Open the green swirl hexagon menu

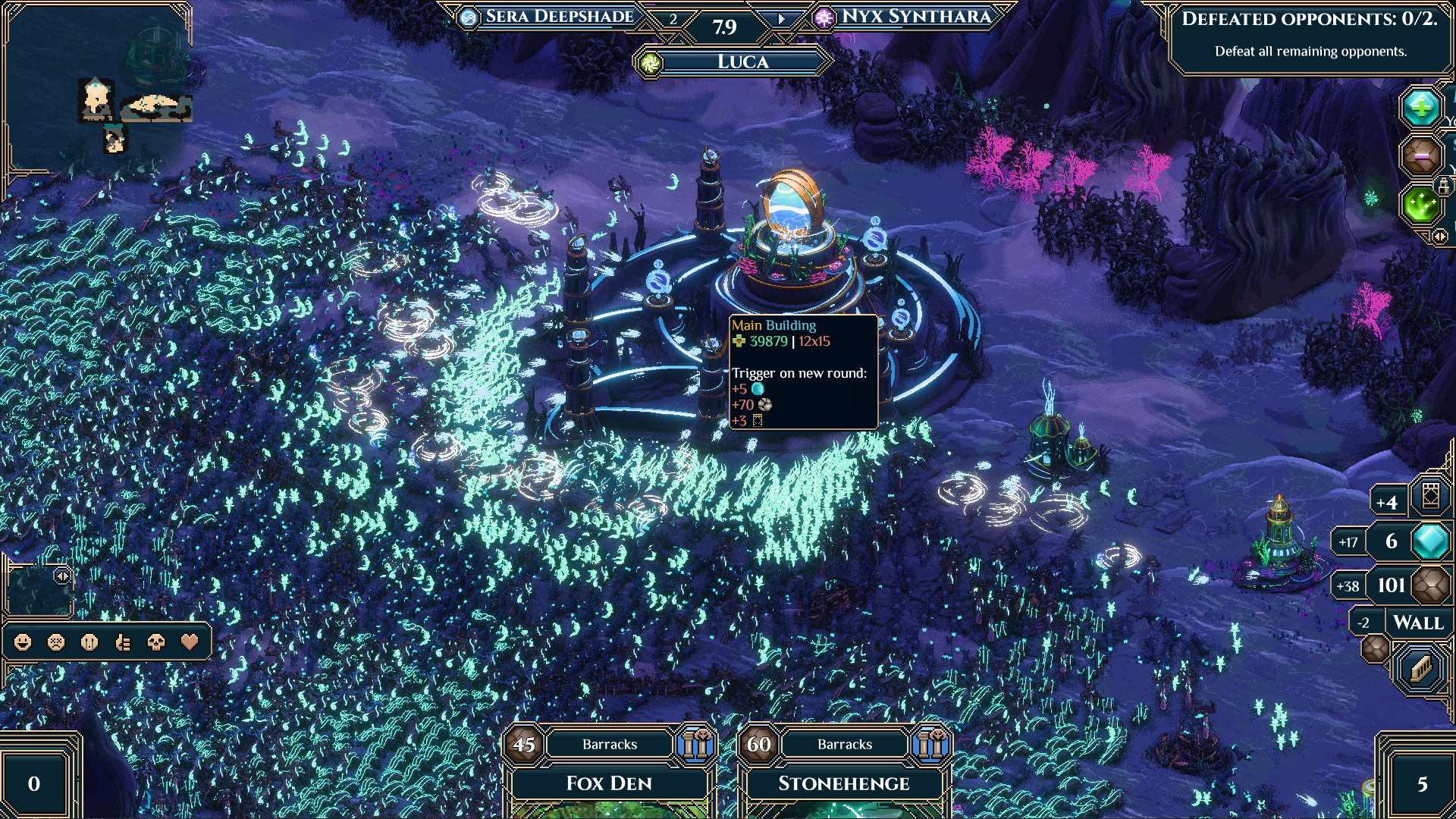[x=1422, y=206]
